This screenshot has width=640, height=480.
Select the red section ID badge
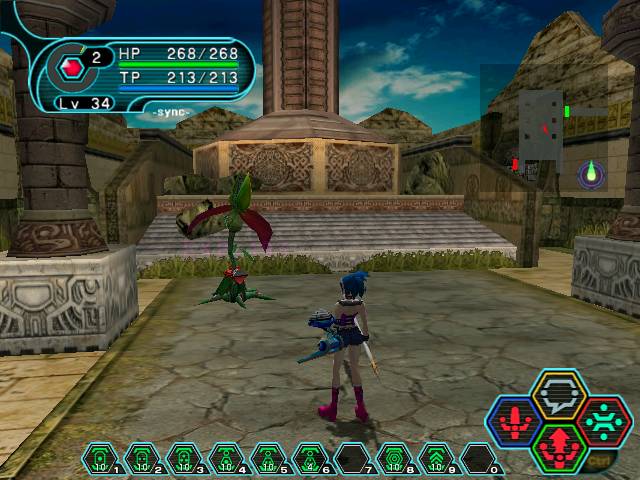pos(71,68)
